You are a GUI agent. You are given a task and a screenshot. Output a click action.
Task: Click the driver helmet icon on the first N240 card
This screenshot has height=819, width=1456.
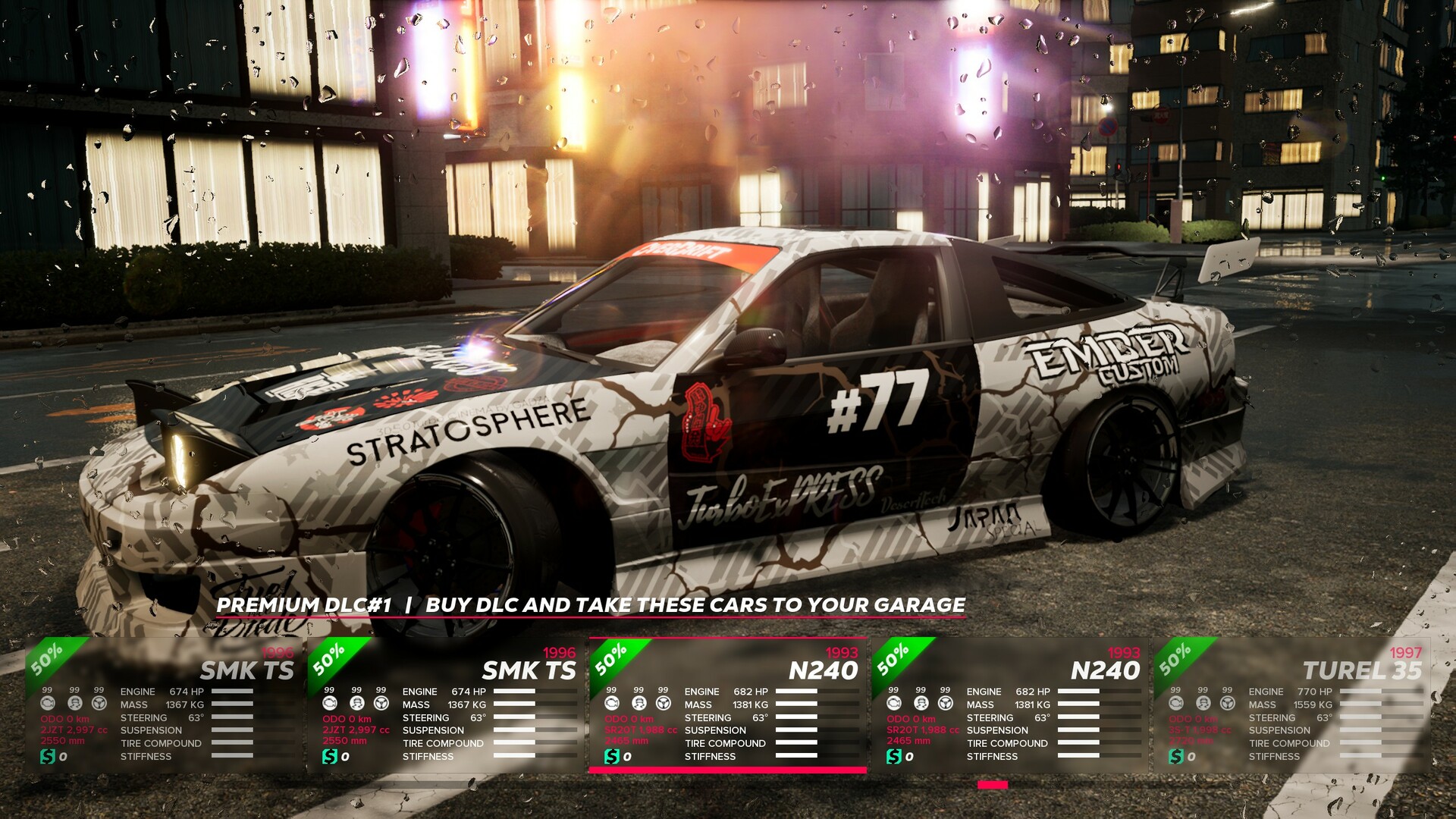(639, 703)
